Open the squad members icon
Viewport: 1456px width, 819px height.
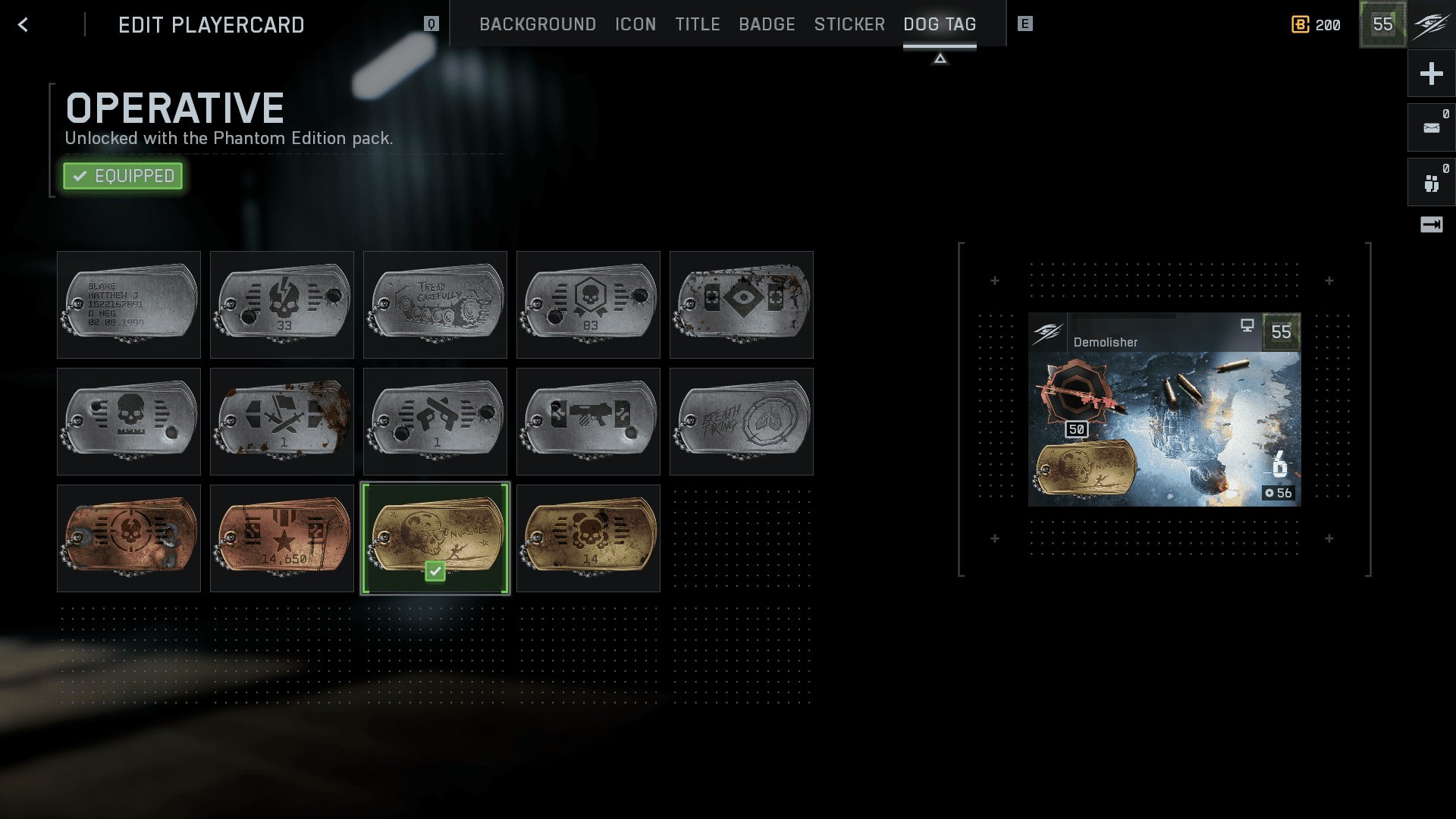click(1431, 183)
